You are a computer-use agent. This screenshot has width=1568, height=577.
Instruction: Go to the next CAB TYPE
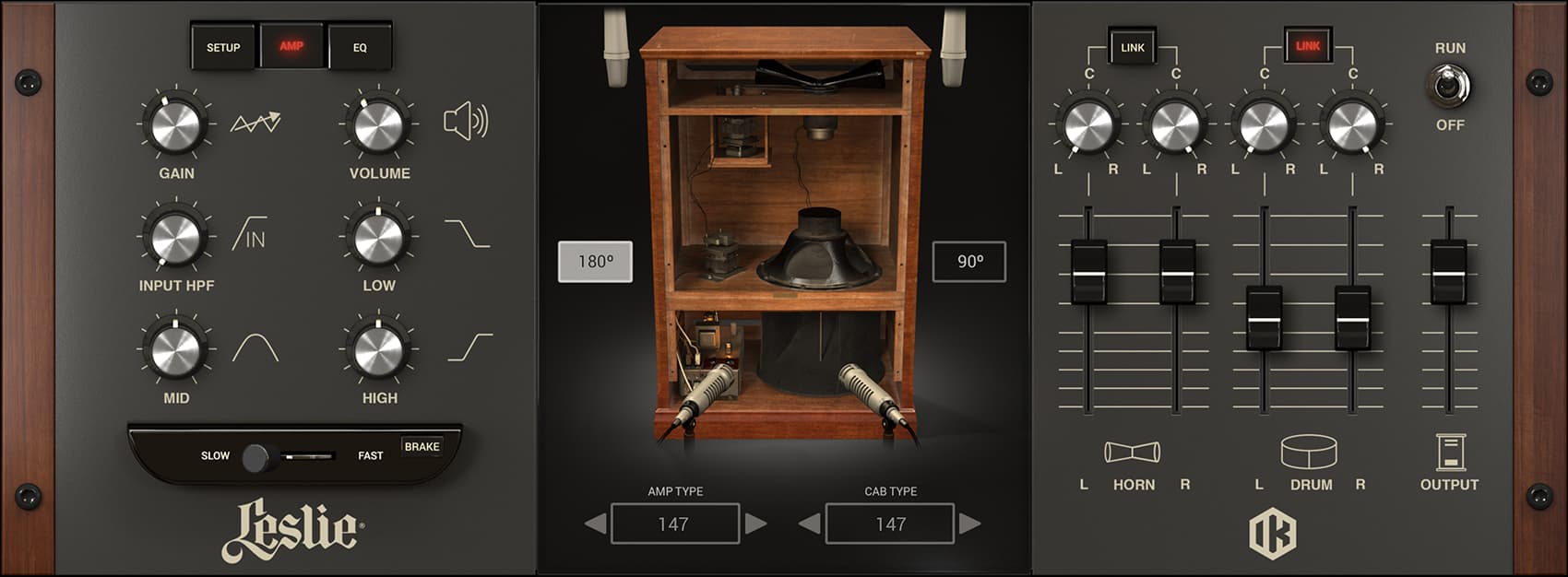(x=969, y=524)
